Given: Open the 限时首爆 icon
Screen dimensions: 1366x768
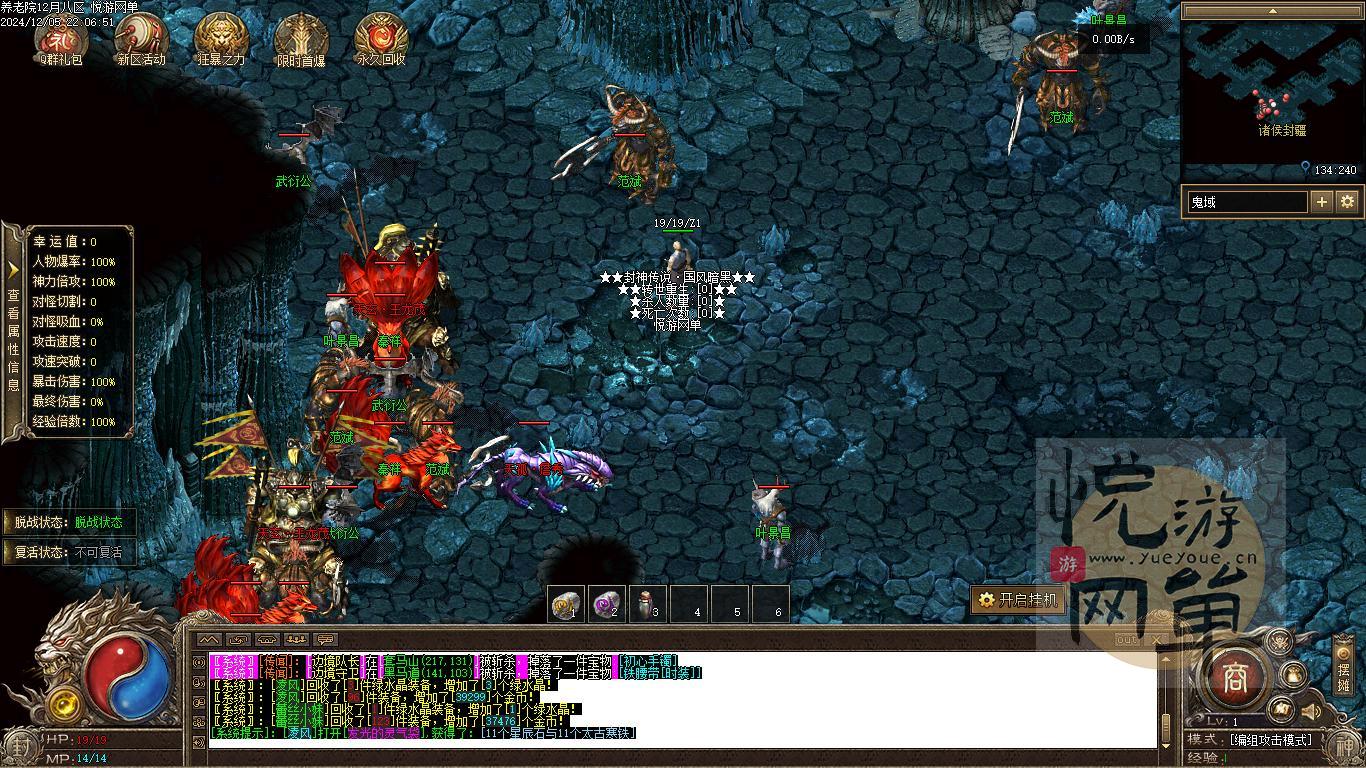Looking at the screenshot, I should pyautogui.click(x=301, y=39).
